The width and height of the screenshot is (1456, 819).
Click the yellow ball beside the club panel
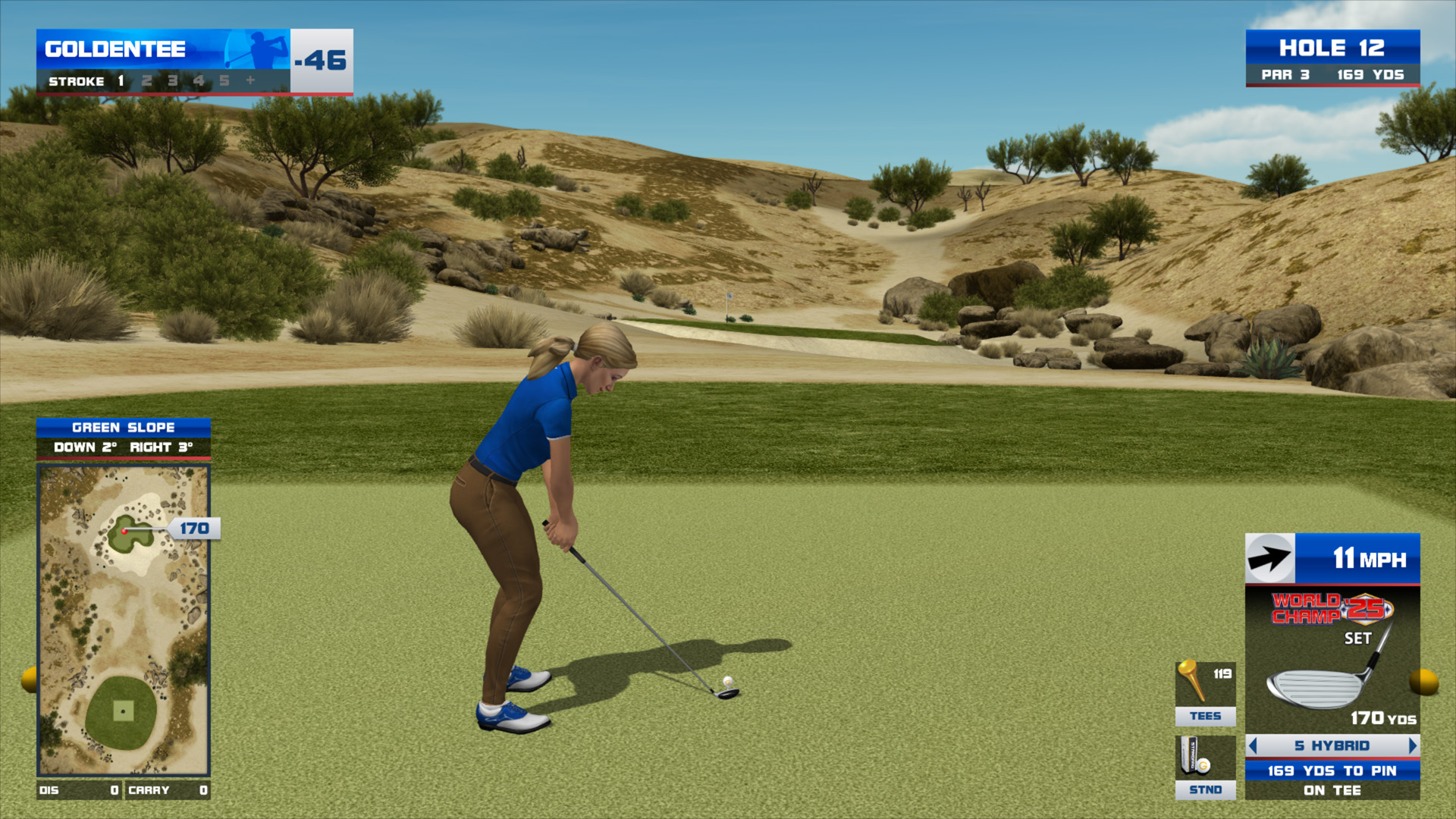click(1423, 682)
